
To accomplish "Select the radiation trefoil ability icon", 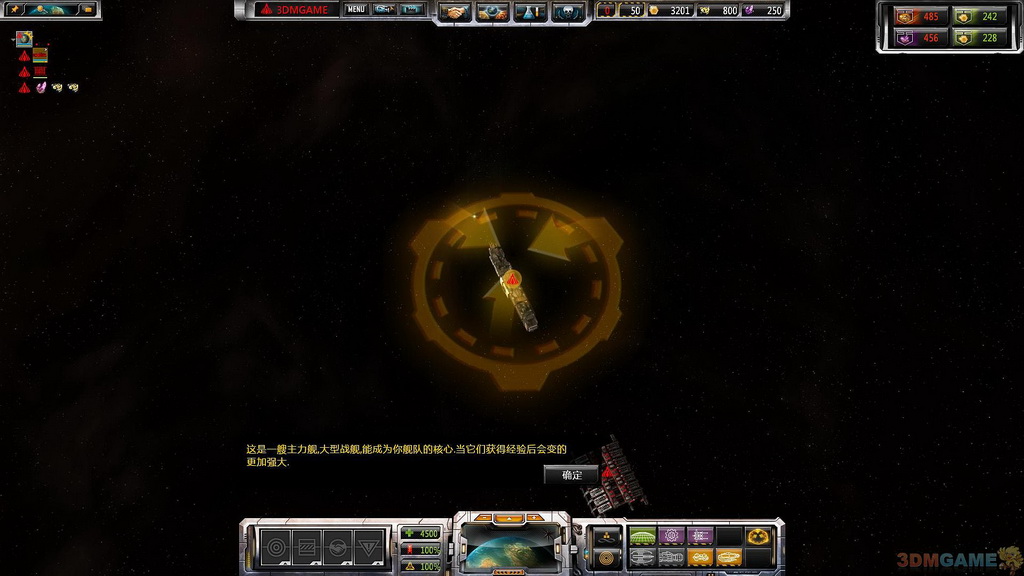I will pyautogui.click(x=758, y=536).
